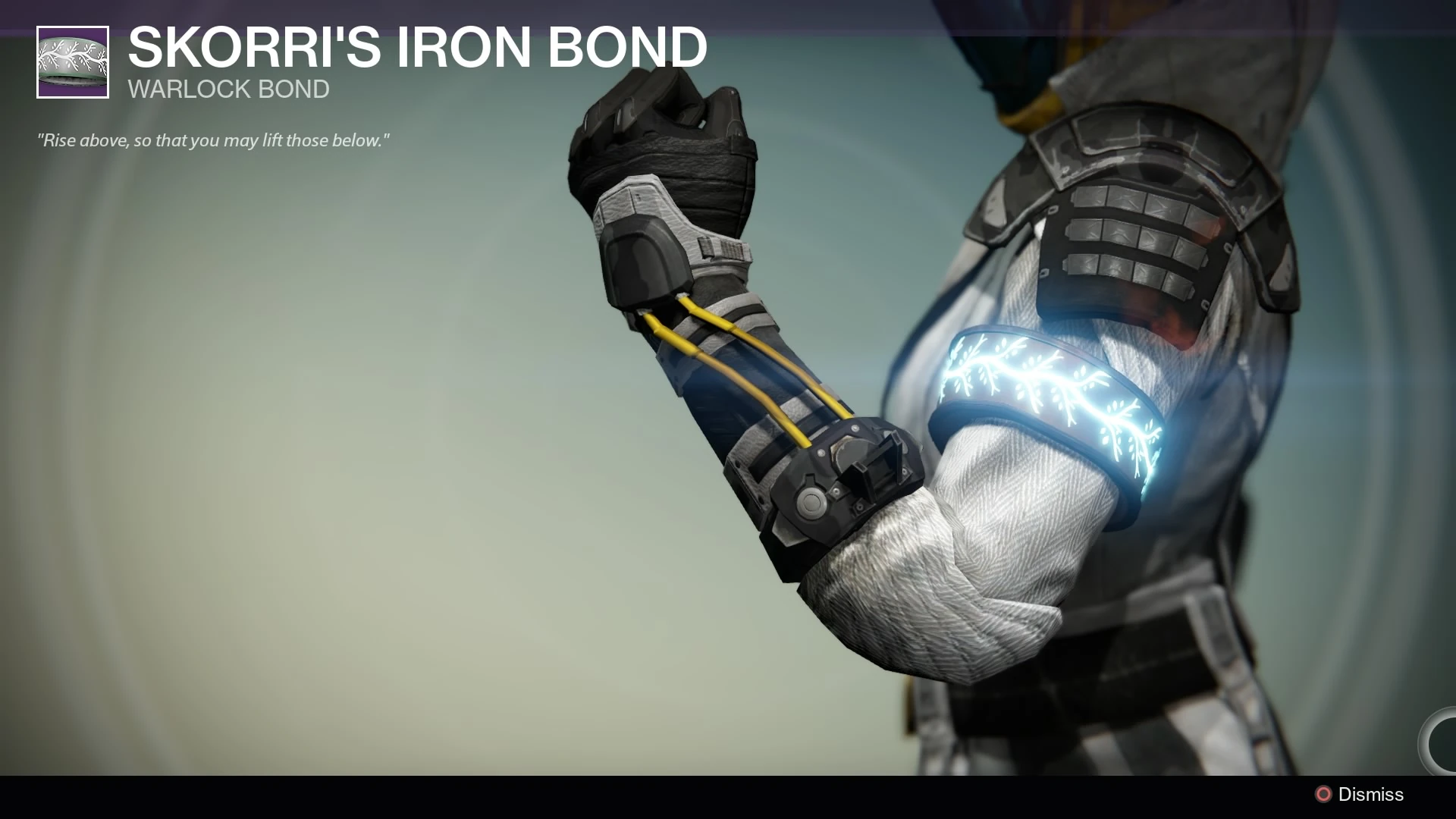Screen dimensions: 1456x819
Task: Click the quote 'Rise above, so that you may lift those below.'
Action: [213, 140]
